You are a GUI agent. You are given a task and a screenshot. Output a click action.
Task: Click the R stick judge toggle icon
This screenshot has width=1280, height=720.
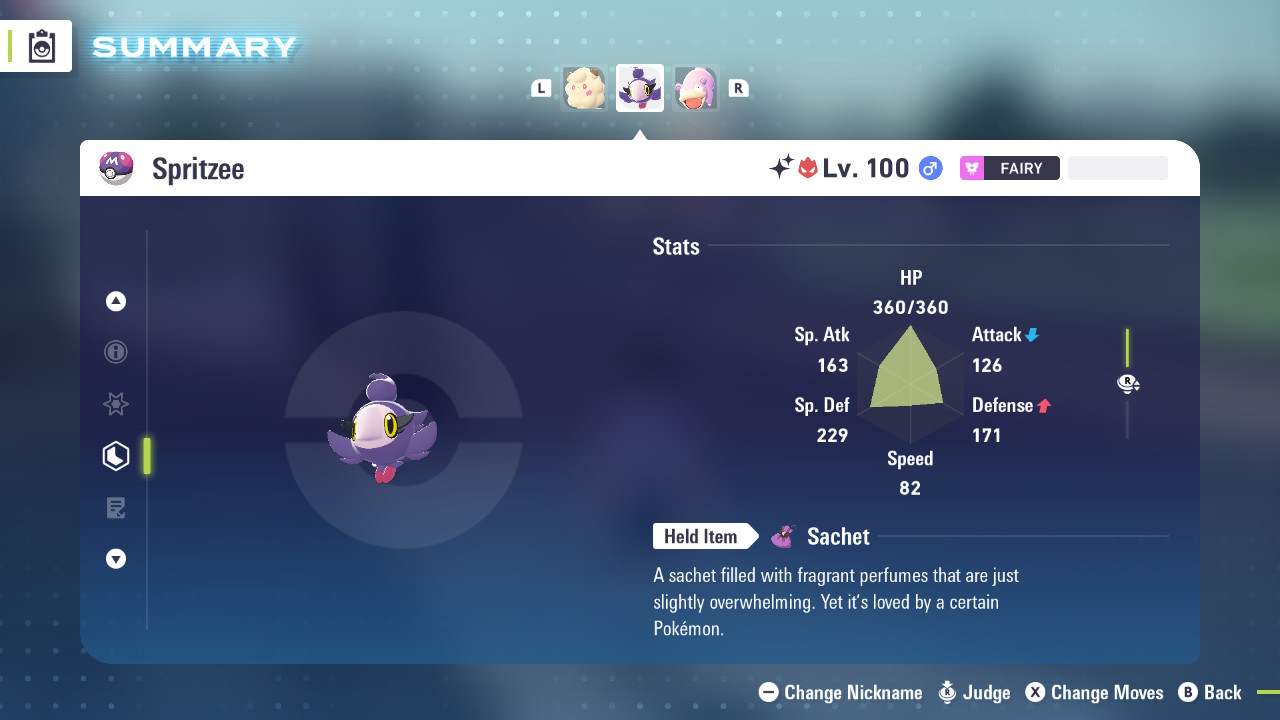tap(1128, 383)
